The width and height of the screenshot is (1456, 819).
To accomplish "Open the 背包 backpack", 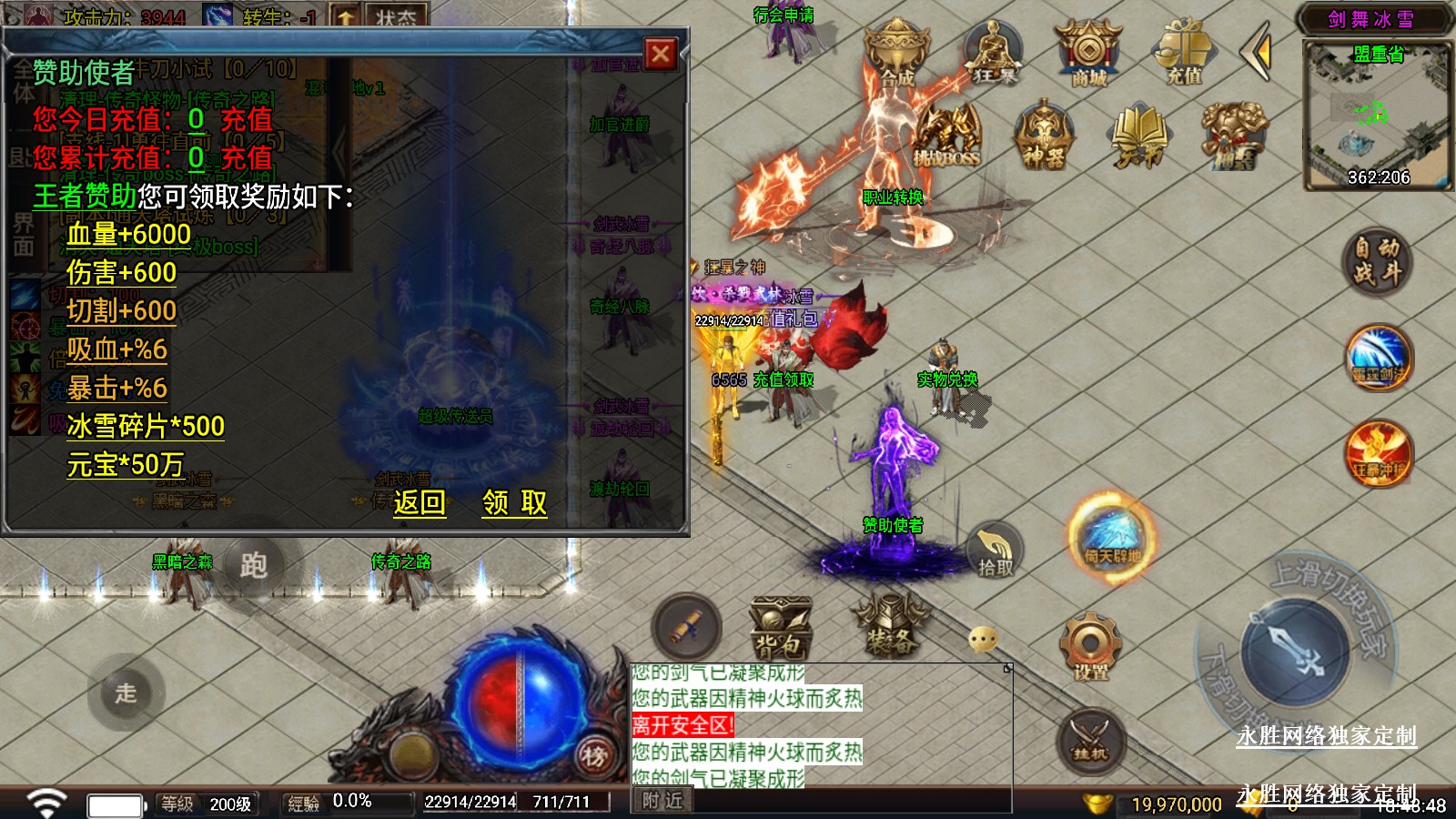I will click(x=779, y=628).
